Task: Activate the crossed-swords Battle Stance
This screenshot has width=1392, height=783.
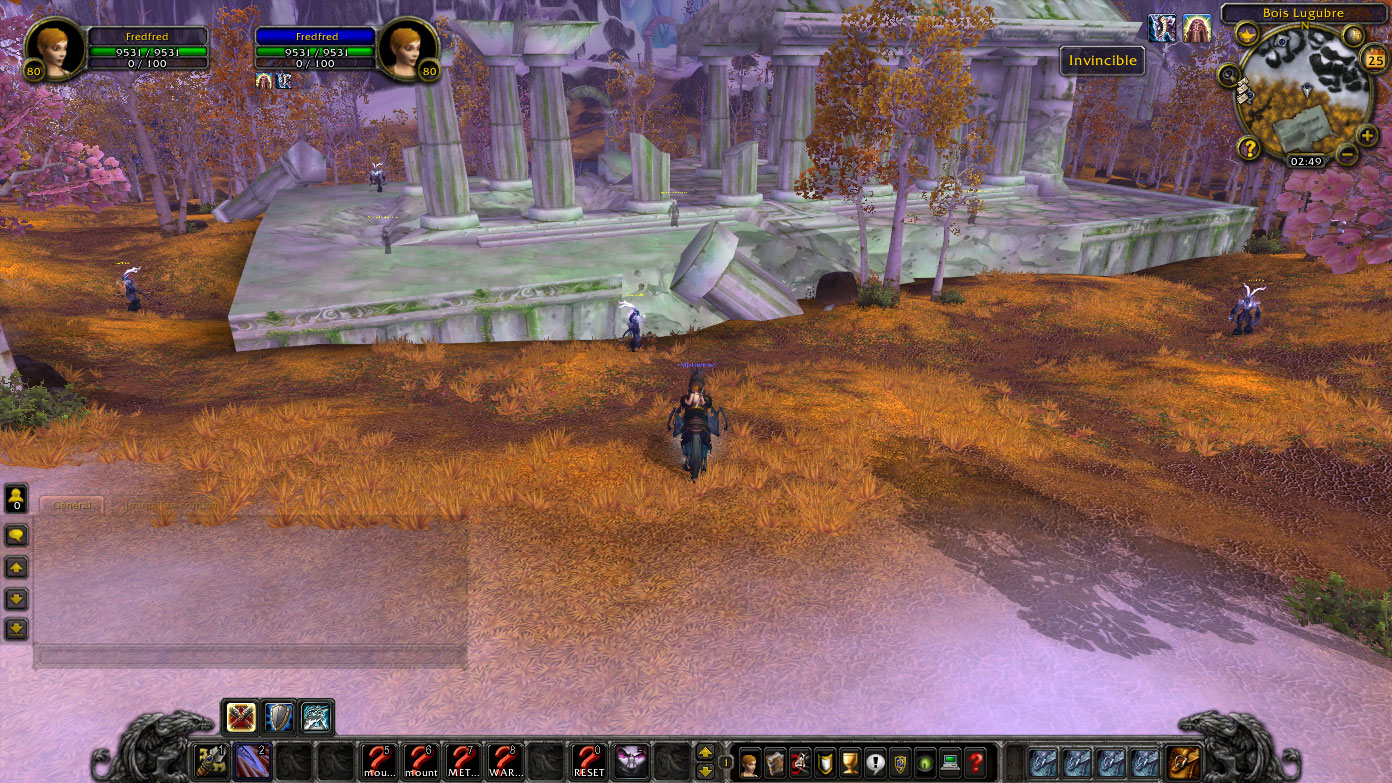Action: click(x=242, y=717)
